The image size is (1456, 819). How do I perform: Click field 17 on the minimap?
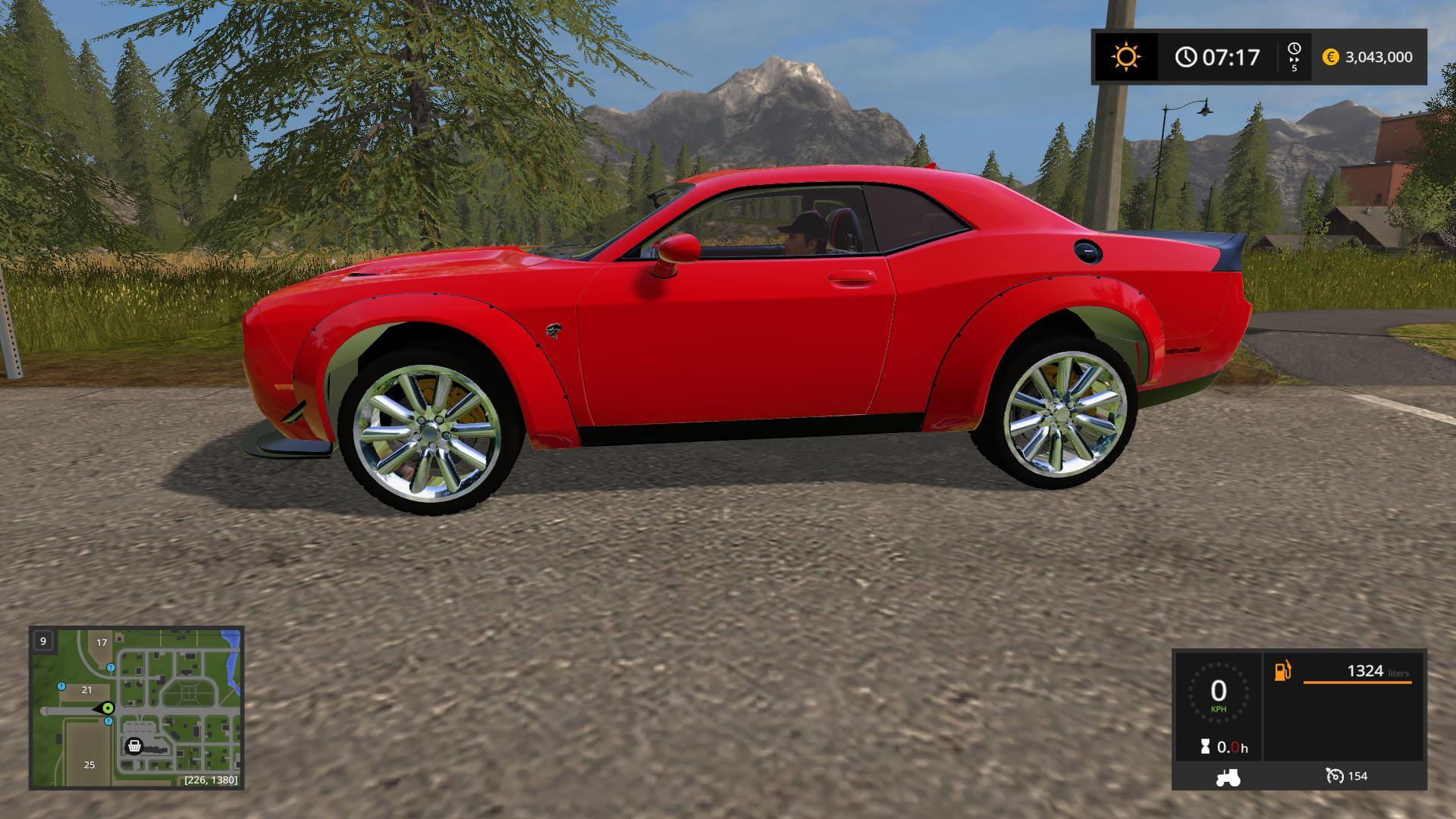pyautogui.click(x=102, y=642)
